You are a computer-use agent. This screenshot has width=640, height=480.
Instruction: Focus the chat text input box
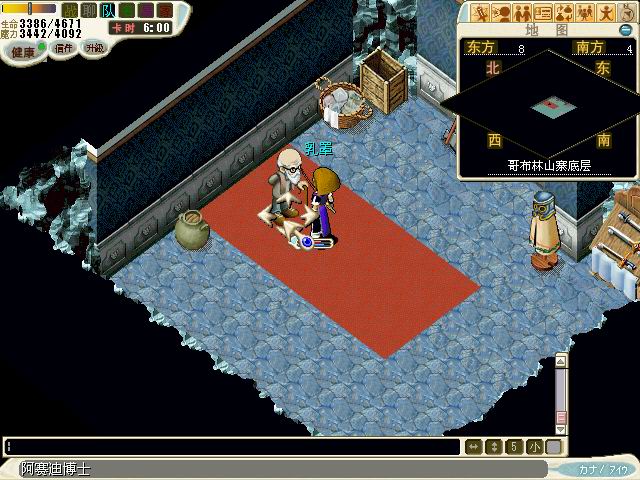point(232,447)
